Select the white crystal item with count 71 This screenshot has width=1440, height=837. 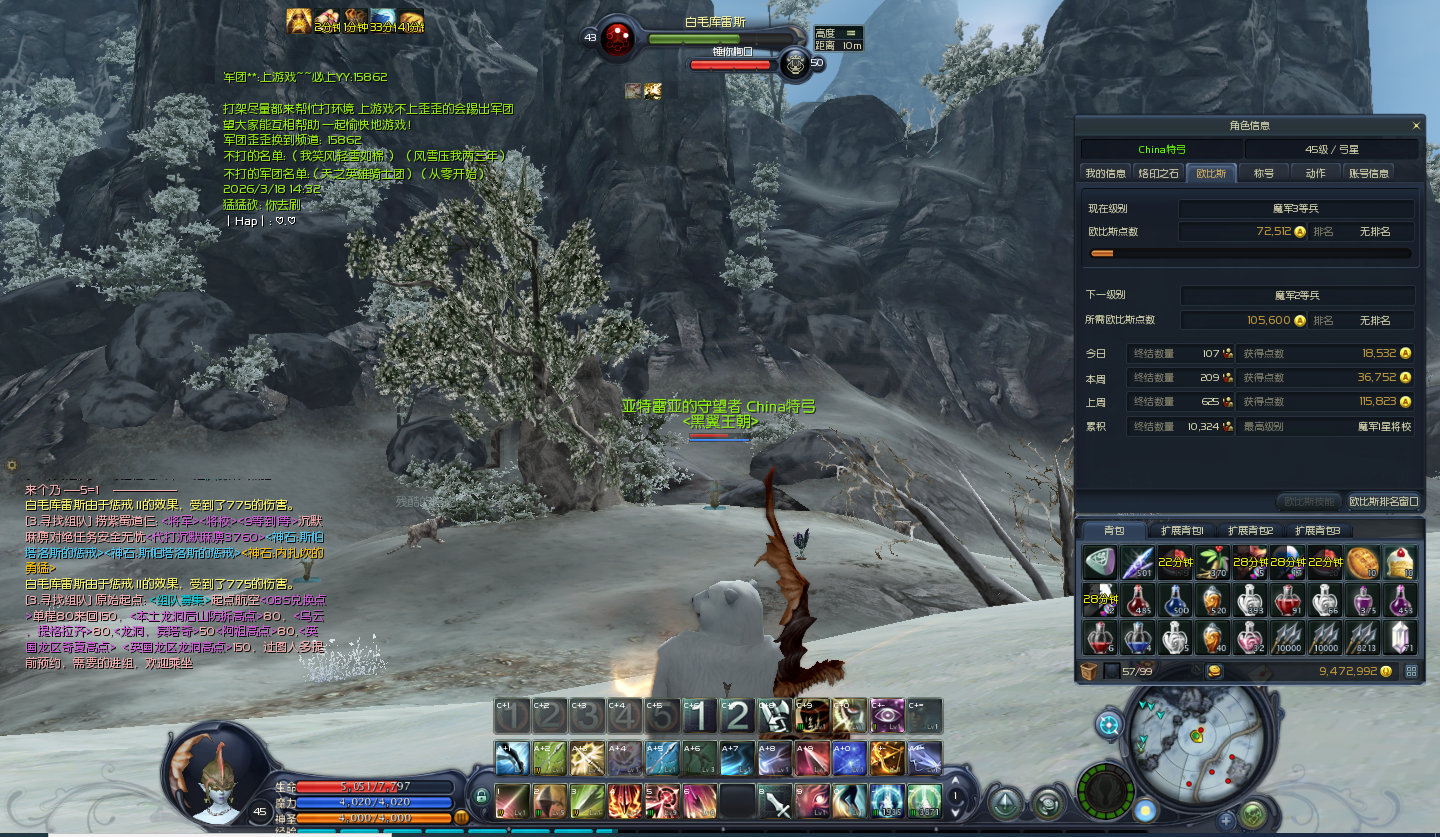coord(1399,637)
